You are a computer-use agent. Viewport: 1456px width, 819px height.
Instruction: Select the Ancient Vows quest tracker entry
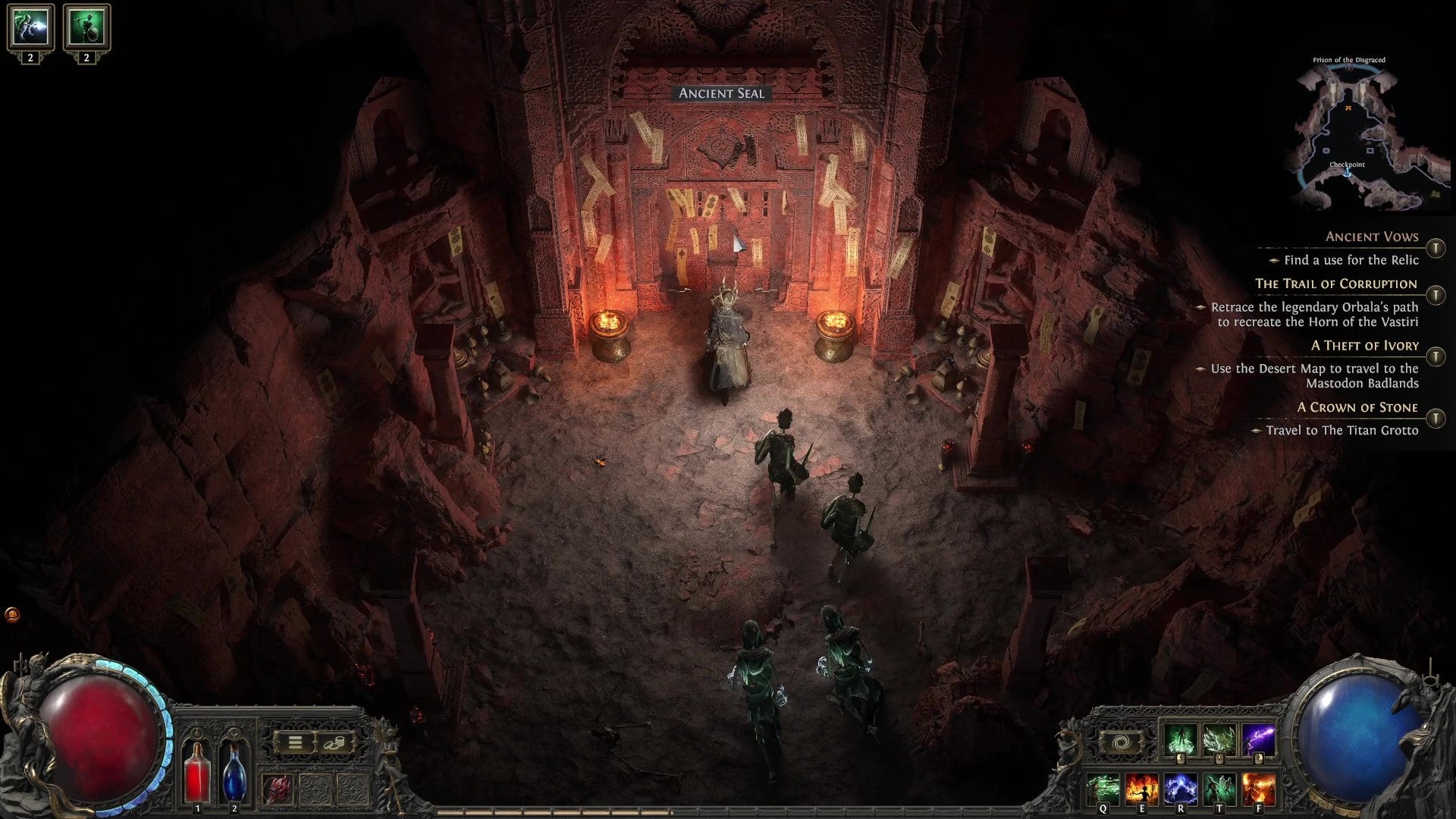[x=1371, y=237]
